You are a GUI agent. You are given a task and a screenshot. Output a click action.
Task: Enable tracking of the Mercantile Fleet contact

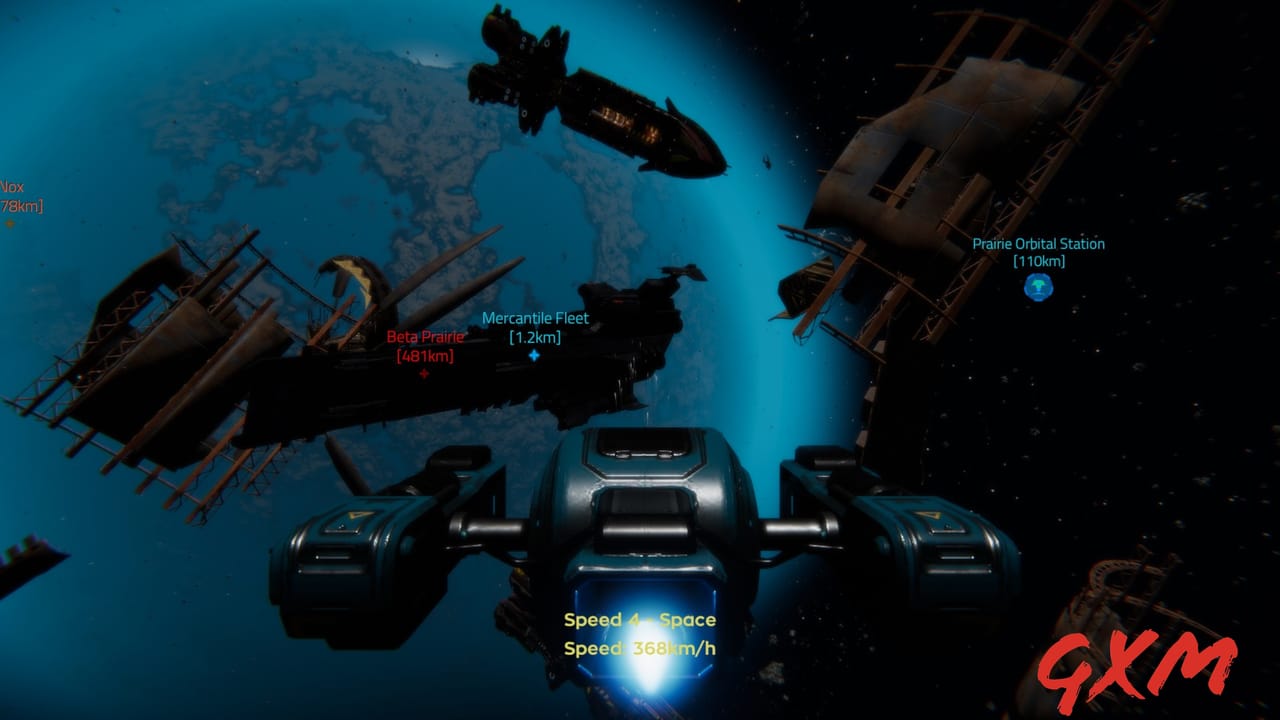(x=536, y=357)
